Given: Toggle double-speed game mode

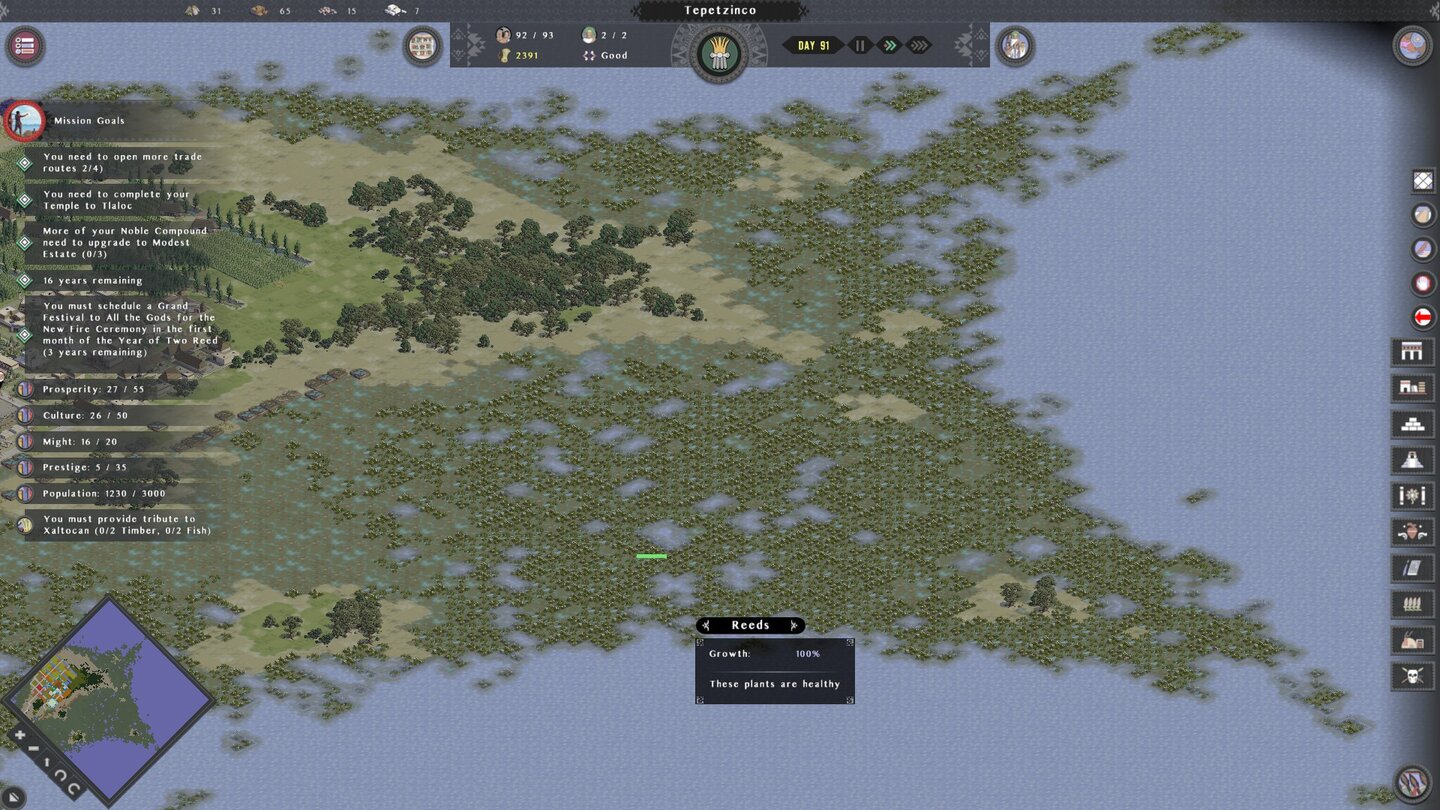Looking at the screenshot, I should coord(888,44).
